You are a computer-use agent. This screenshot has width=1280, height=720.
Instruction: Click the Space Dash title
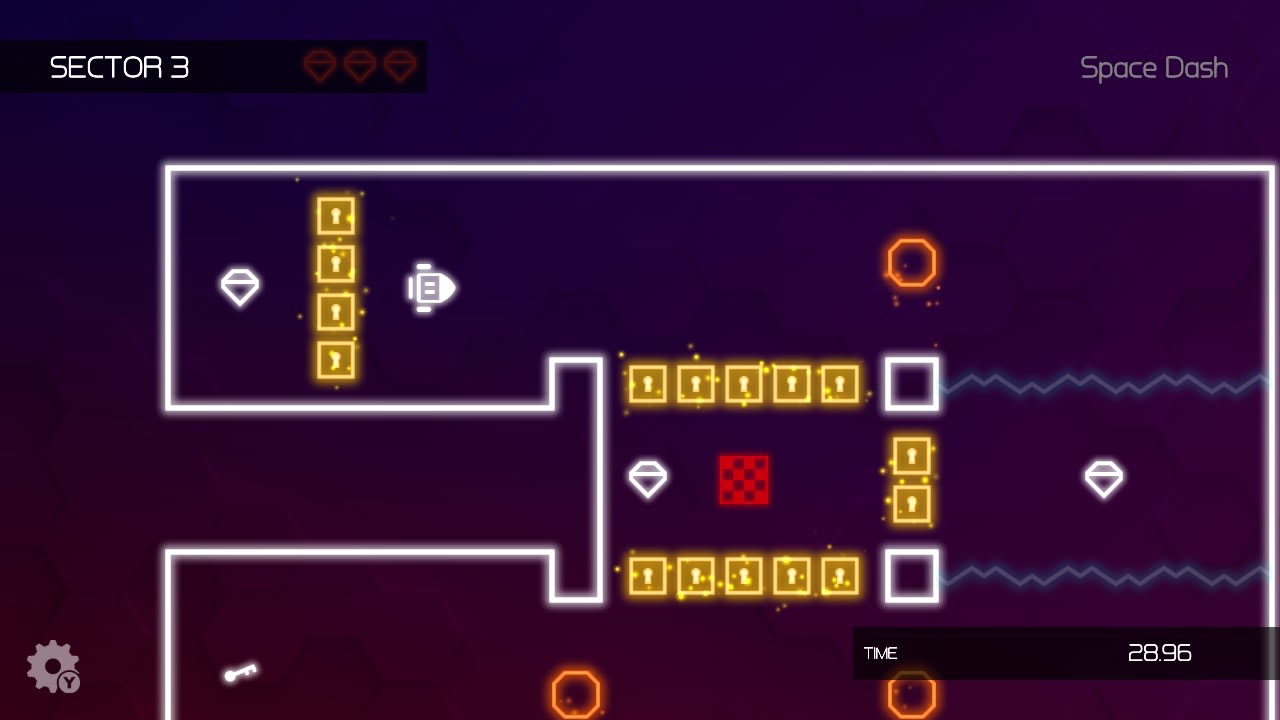pos(1153,68)
